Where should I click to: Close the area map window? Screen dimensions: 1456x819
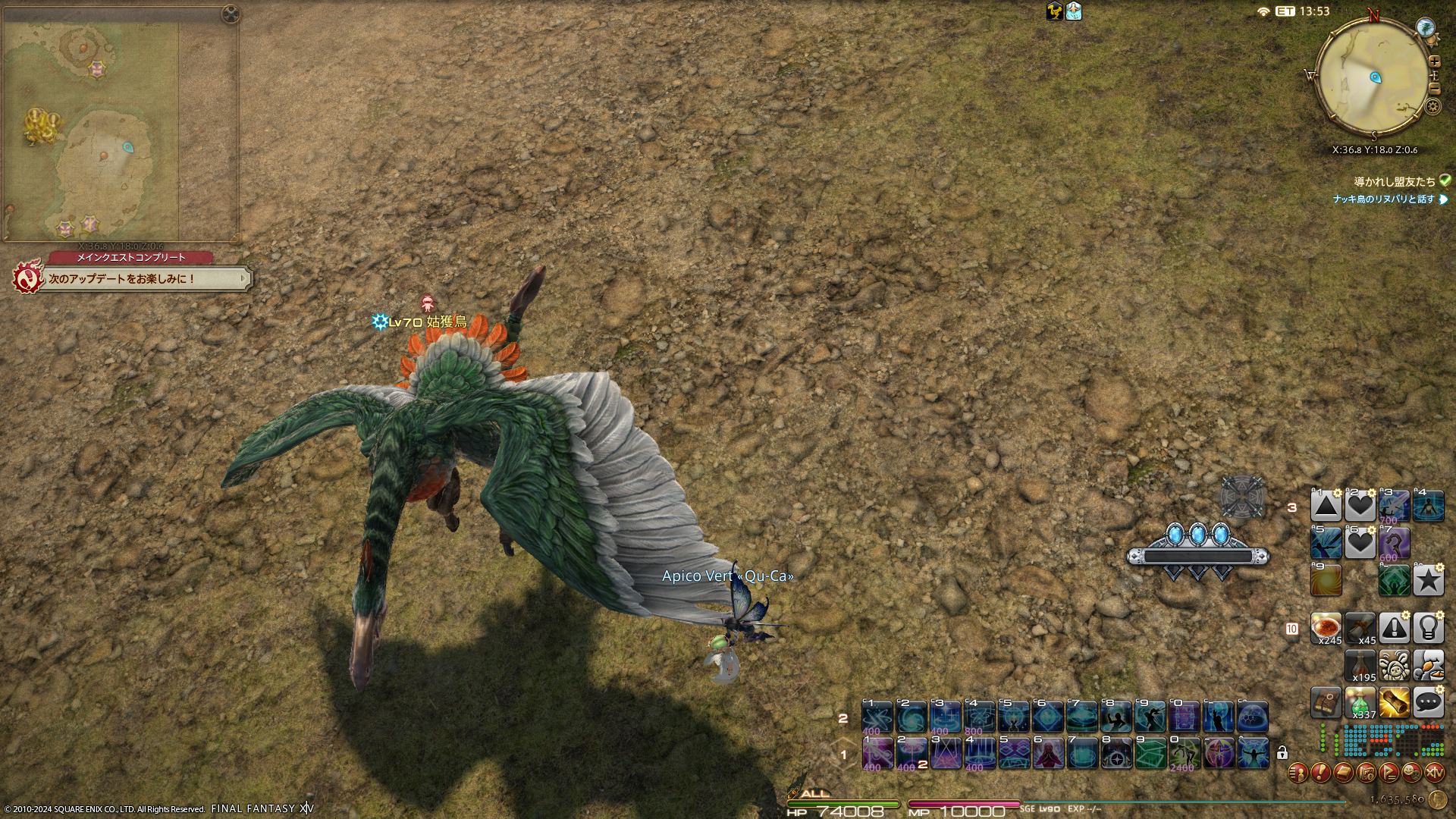(x=231, y=14)
